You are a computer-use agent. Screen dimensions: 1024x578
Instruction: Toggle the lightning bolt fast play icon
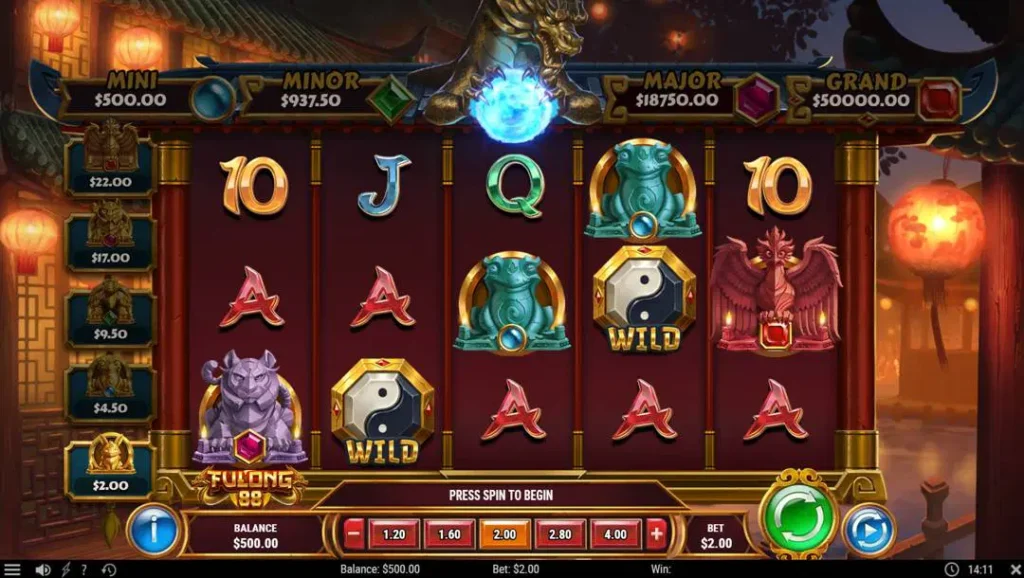(66, 570)
